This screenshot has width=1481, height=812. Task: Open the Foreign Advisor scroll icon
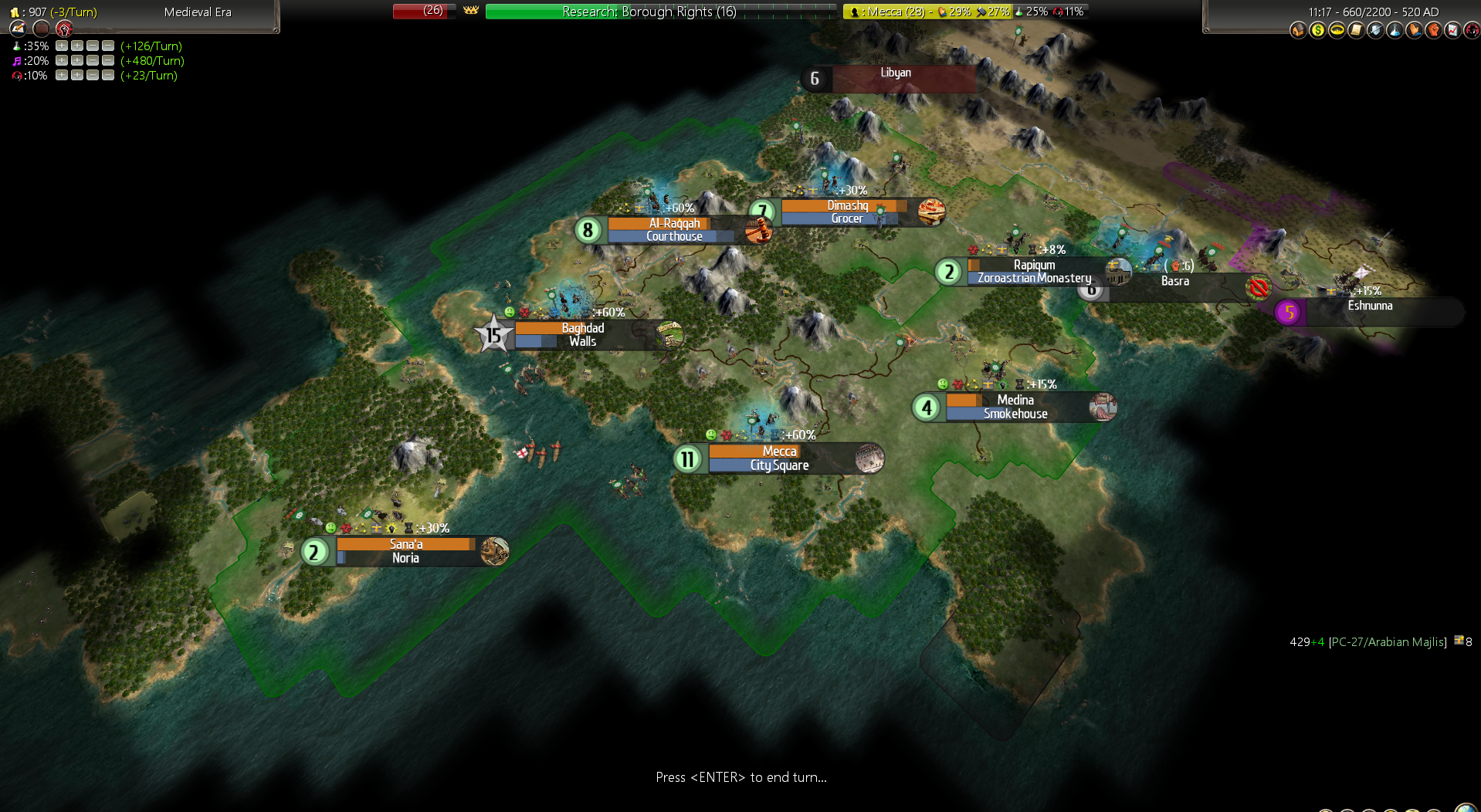pos(1356,30)
